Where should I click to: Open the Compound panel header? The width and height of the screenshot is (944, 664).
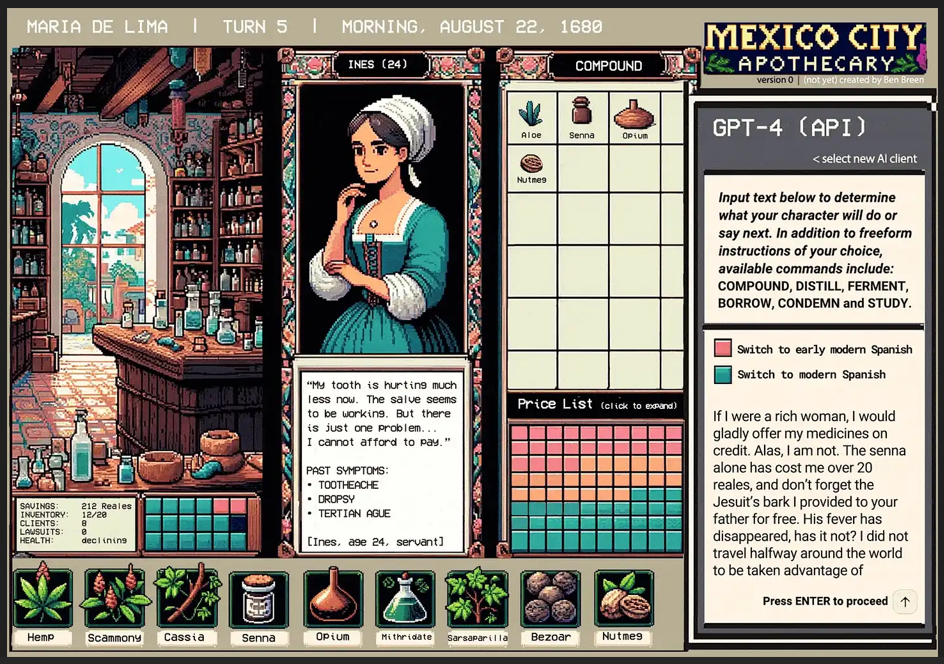[608, 66]
